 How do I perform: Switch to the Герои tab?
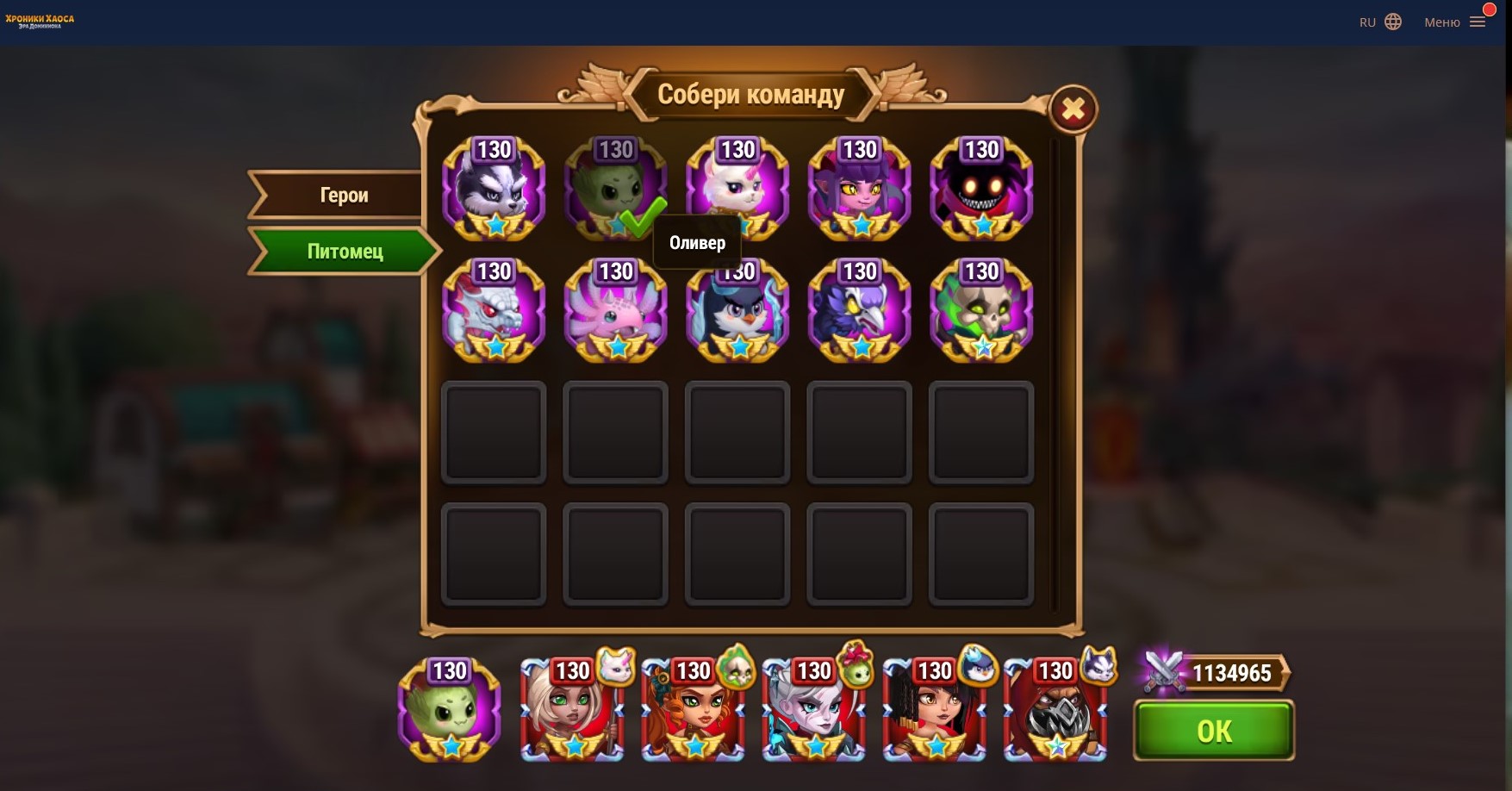[x=344, y=196]
